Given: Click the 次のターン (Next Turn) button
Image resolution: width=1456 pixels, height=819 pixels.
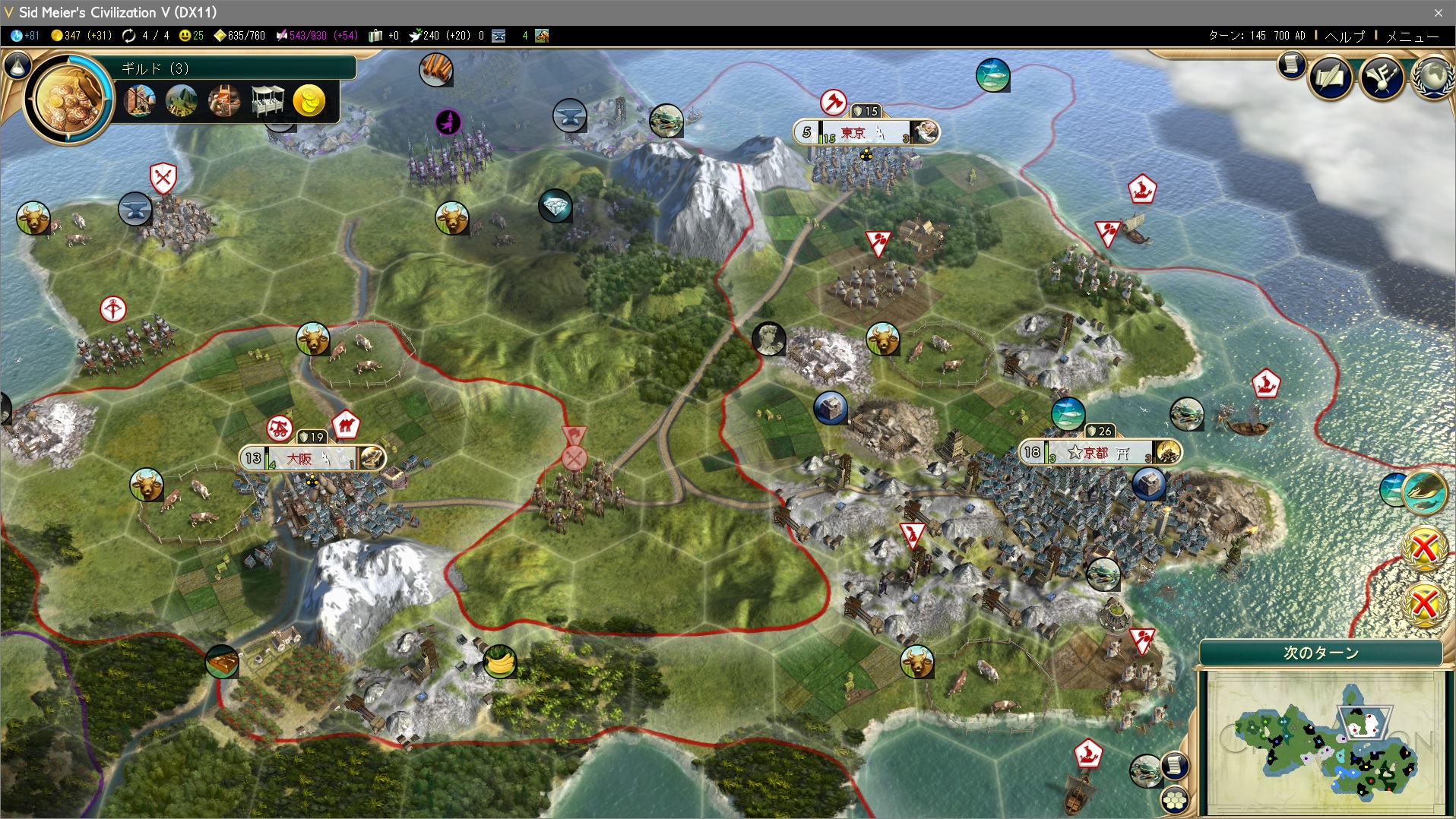Looking at the screenshot, I should pyautogui.click(x=1321, y=653).
